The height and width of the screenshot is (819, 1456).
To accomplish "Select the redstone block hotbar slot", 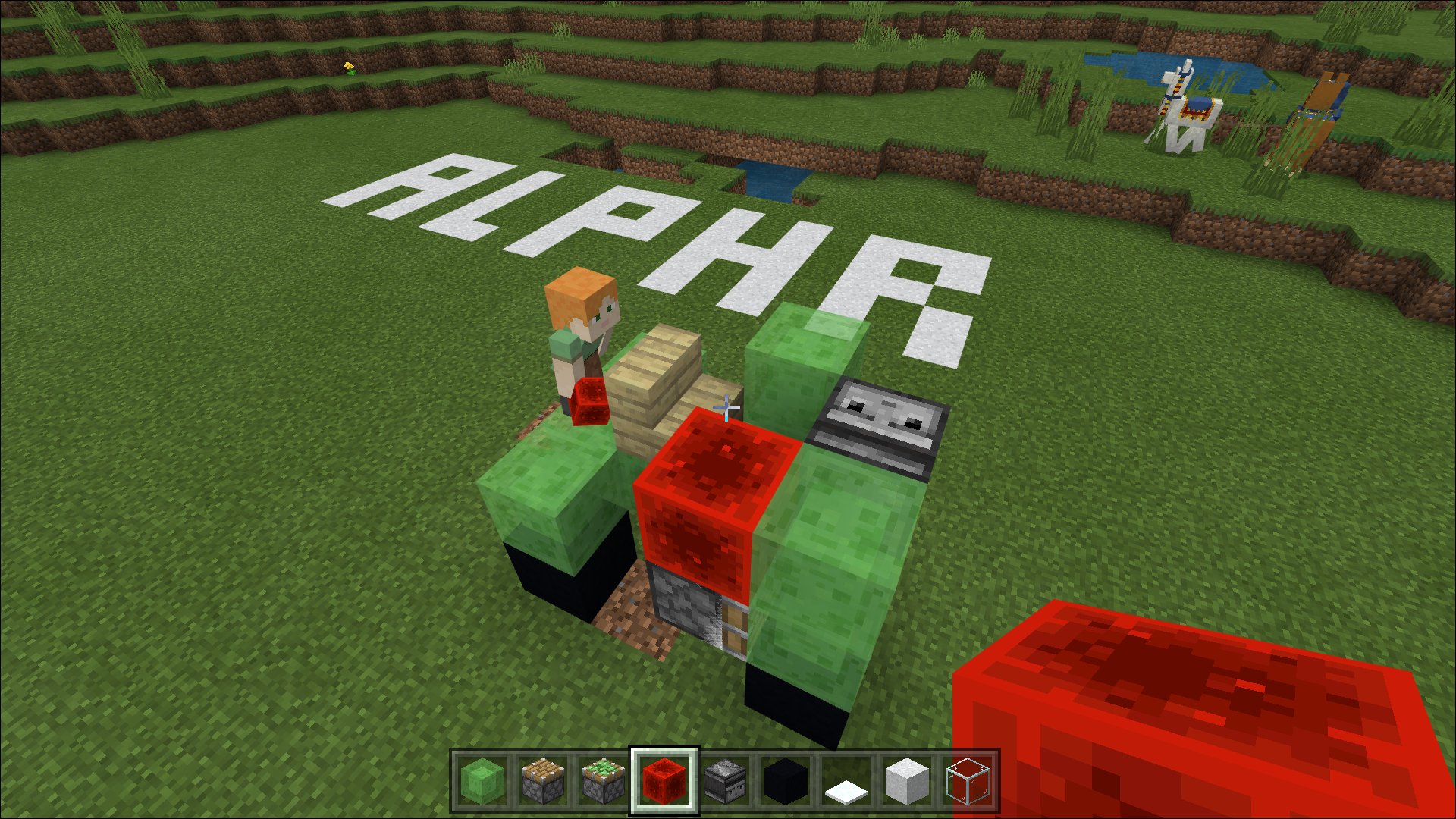I will coord(664,782).
